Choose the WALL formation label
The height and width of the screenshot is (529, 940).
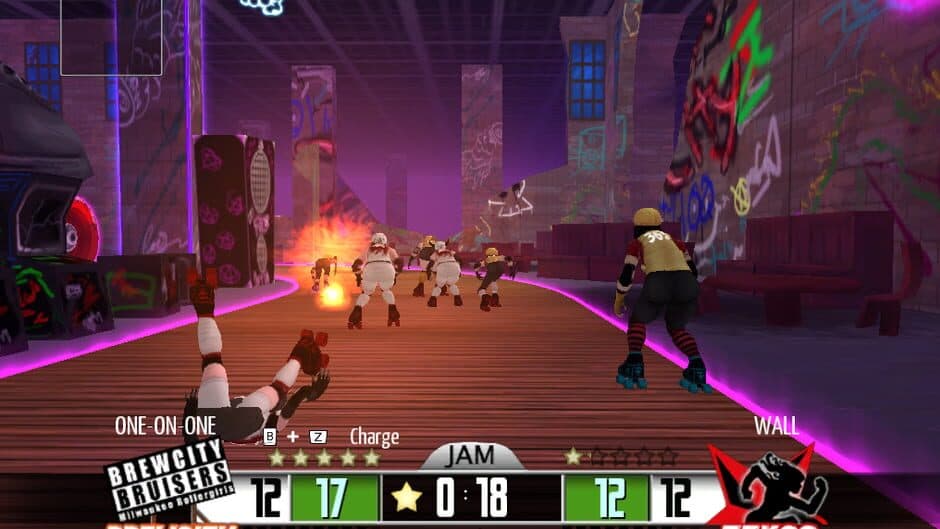776,425
